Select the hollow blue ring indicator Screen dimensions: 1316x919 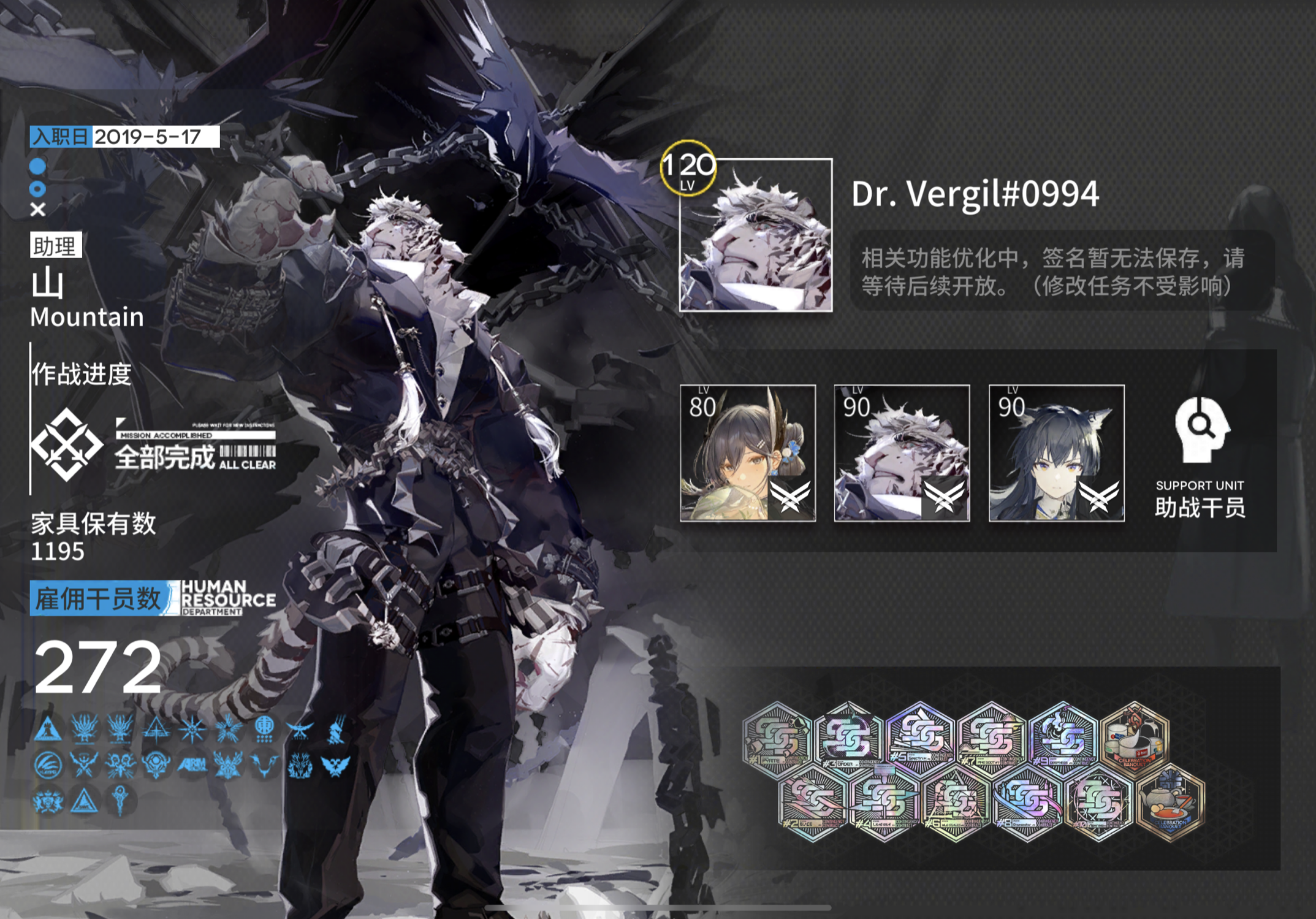(38, 189)
